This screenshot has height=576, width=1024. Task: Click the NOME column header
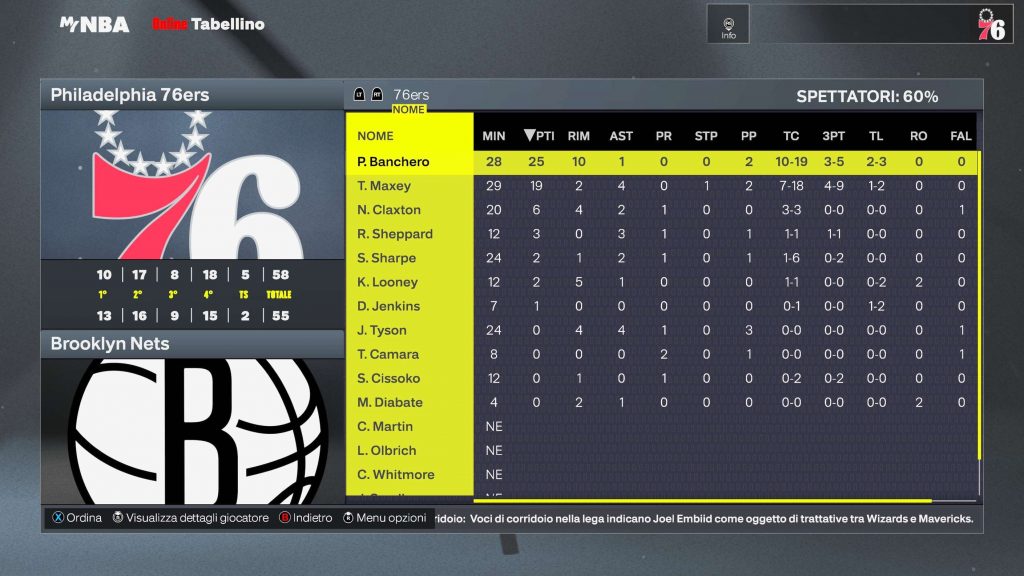click(376, 136)
